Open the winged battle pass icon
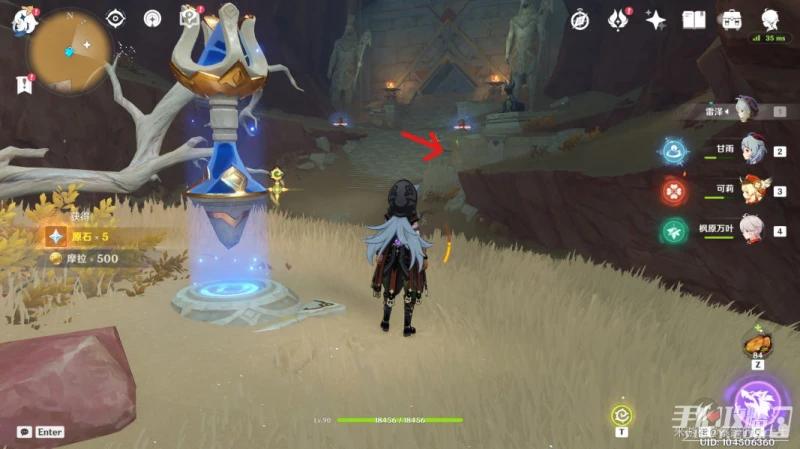 click(x=618, y=19)
